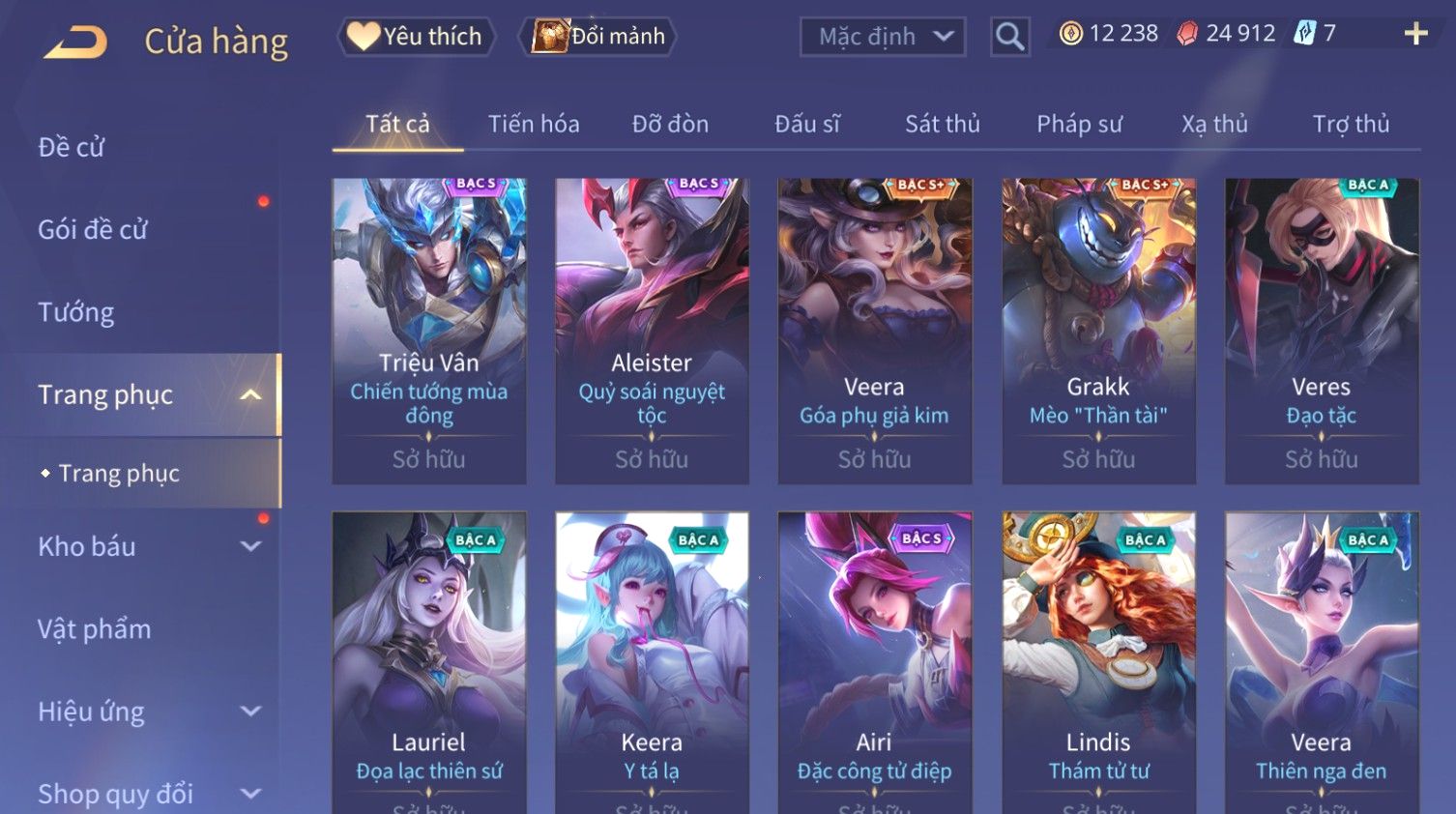1456x814 pixels.
Task: Show the Sát thủ skins tab
Action: click(942, 124)
